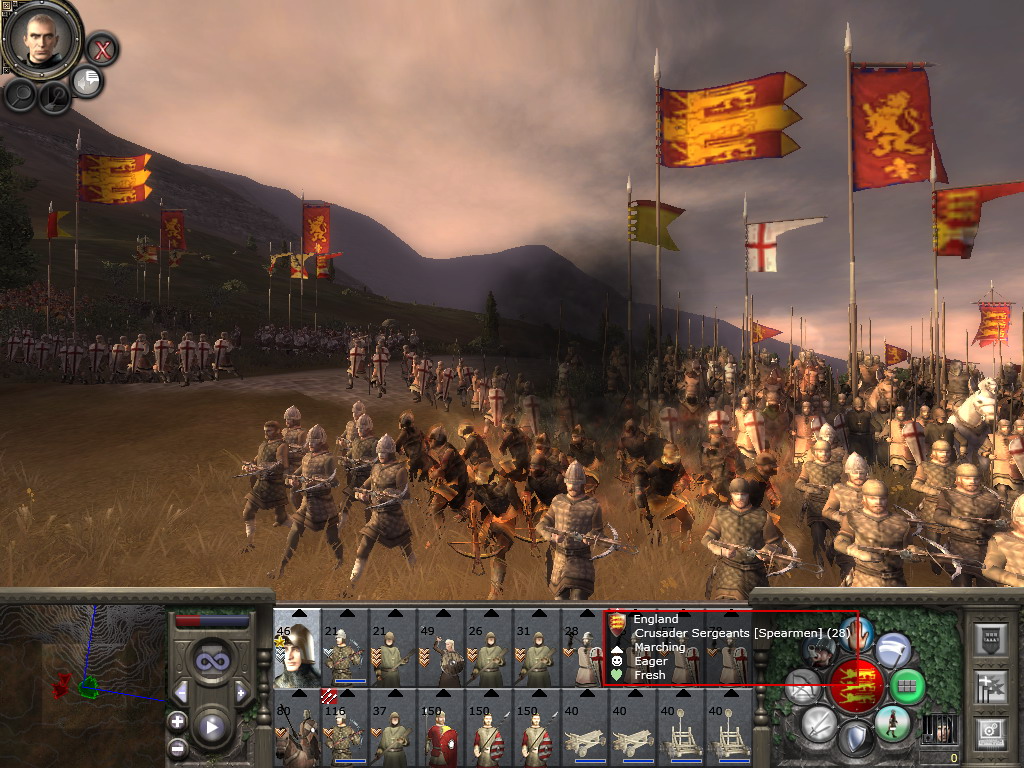Click the advisor portrait
The height and width of the screenshot is (768, 1024).
pyautogui.click(x=41, y=39)
